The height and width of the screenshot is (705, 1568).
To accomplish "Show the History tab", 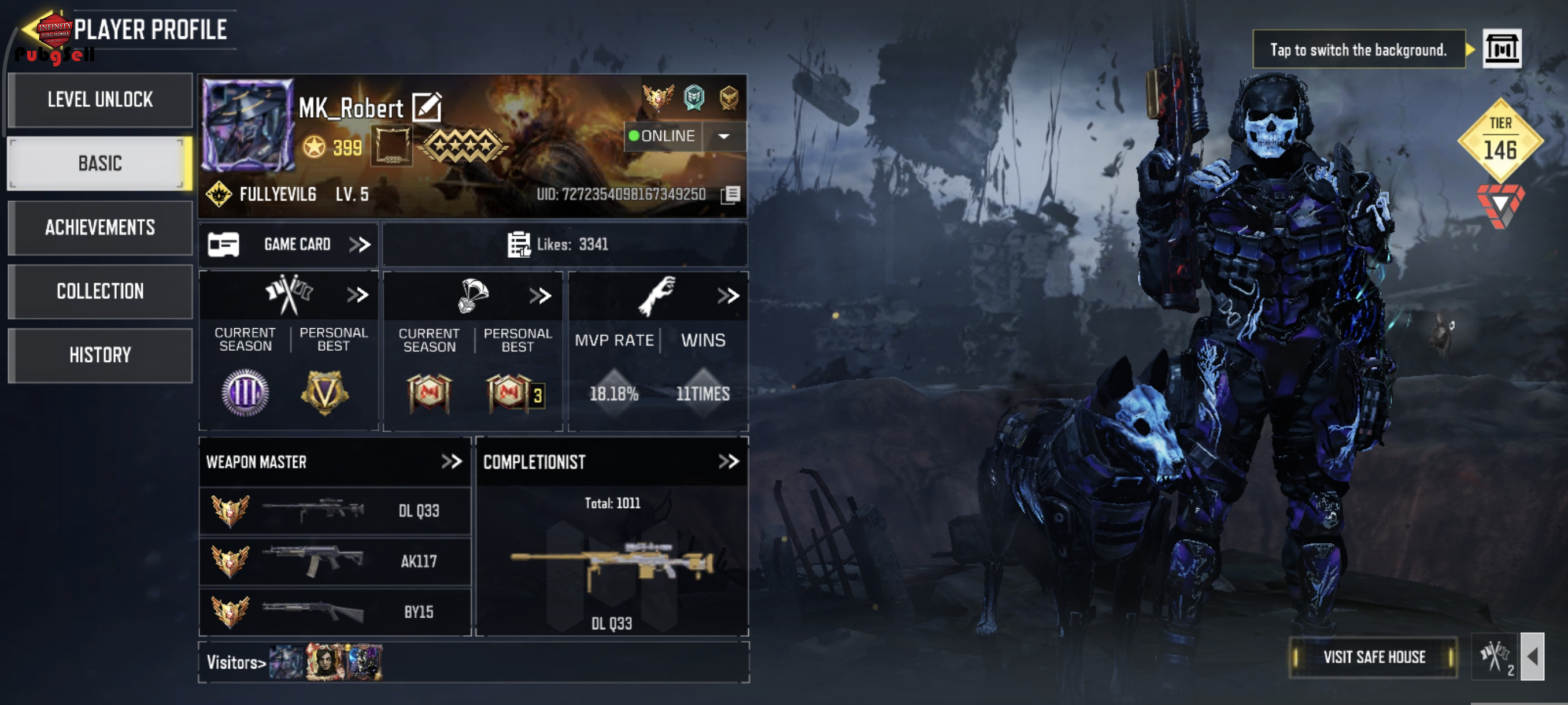I will click(x=100, y=355).
